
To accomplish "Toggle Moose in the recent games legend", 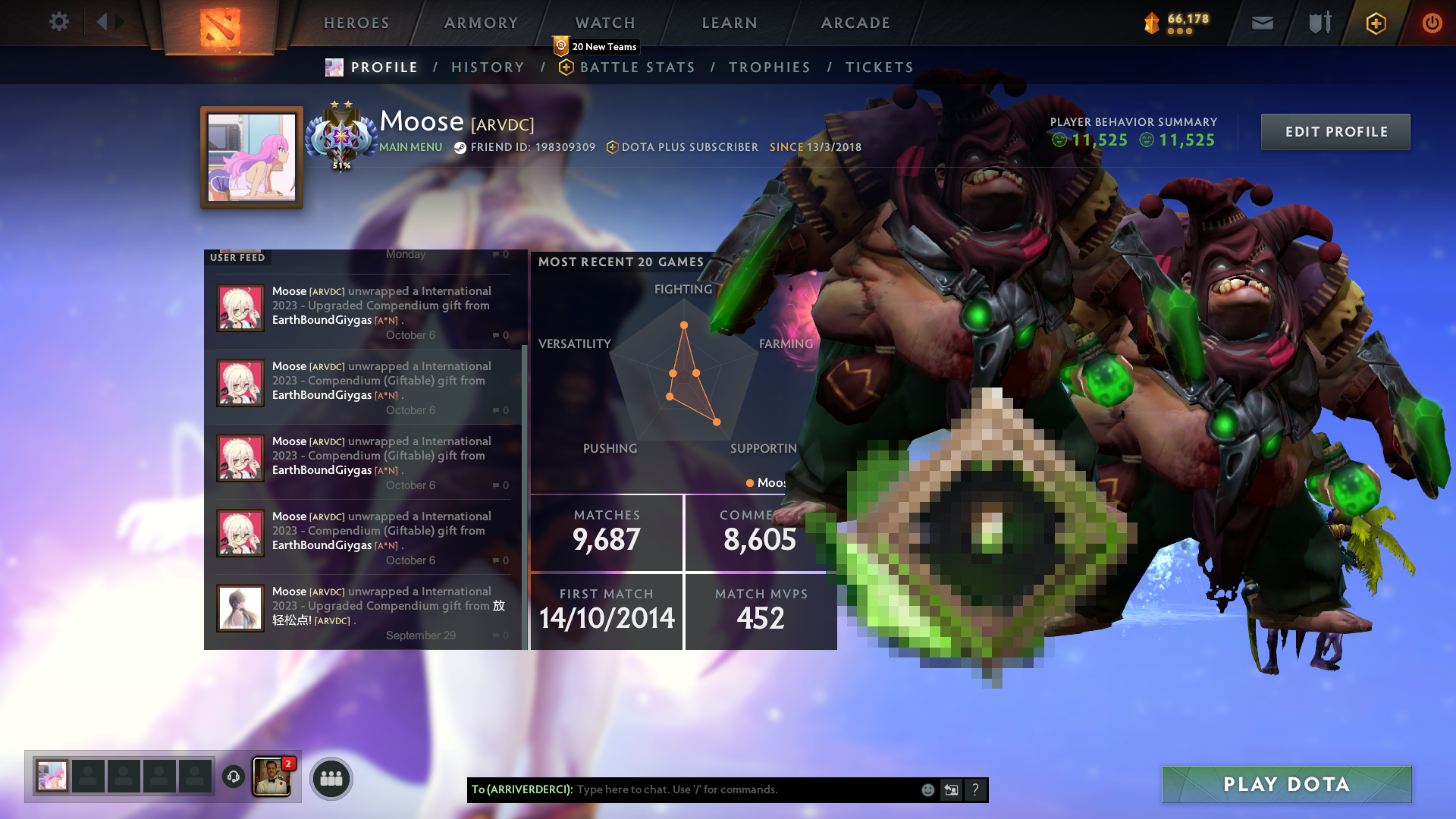I will (x=762, y=482).
